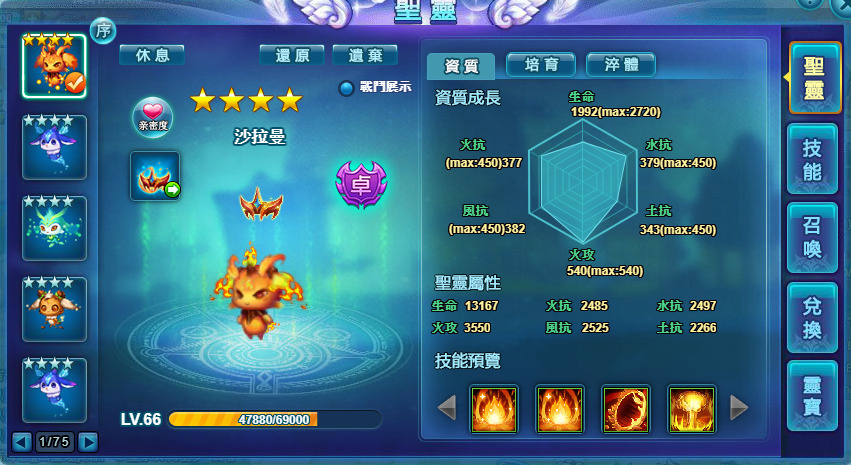Open the 兌換 exchange side tab
851x465 pixels.
pos(812,317)
